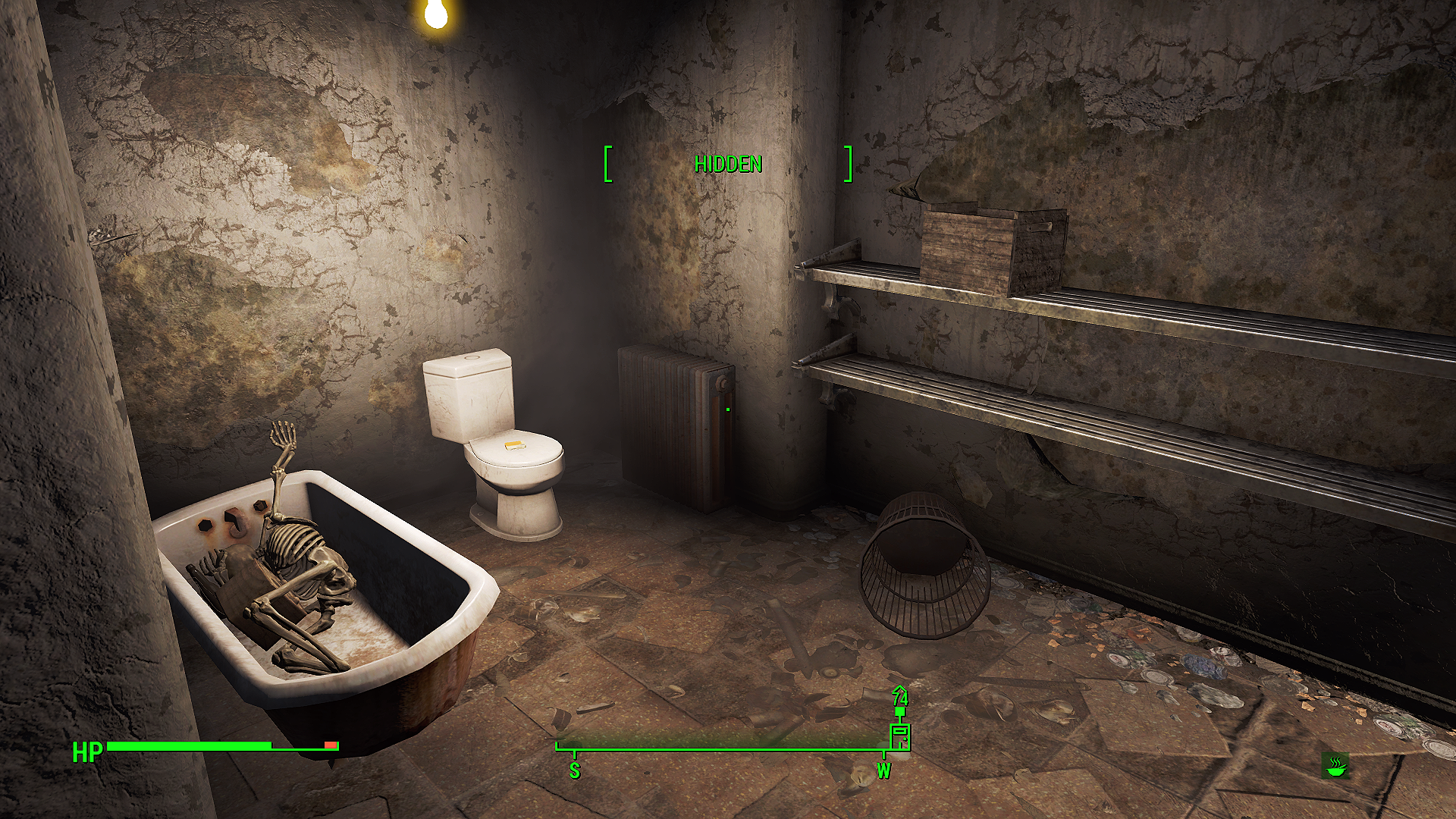Click the compass bar between S and W
The width and height of the screenshot is (1456, 819).
(728, 749)
